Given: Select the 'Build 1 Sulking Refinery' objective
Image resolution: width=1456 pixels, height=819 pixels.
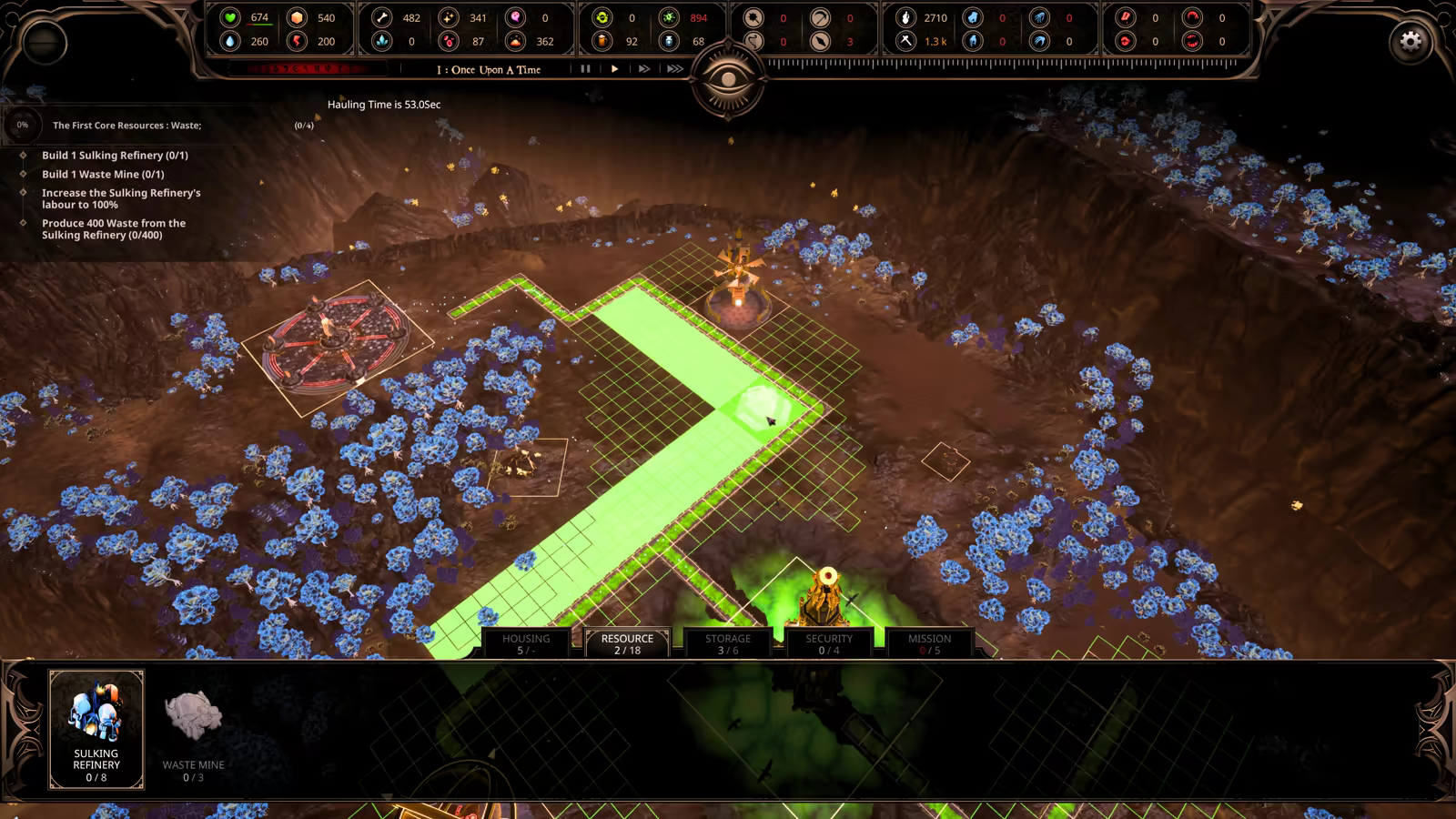Looking at the screenshot, I should tap(115, 156).
